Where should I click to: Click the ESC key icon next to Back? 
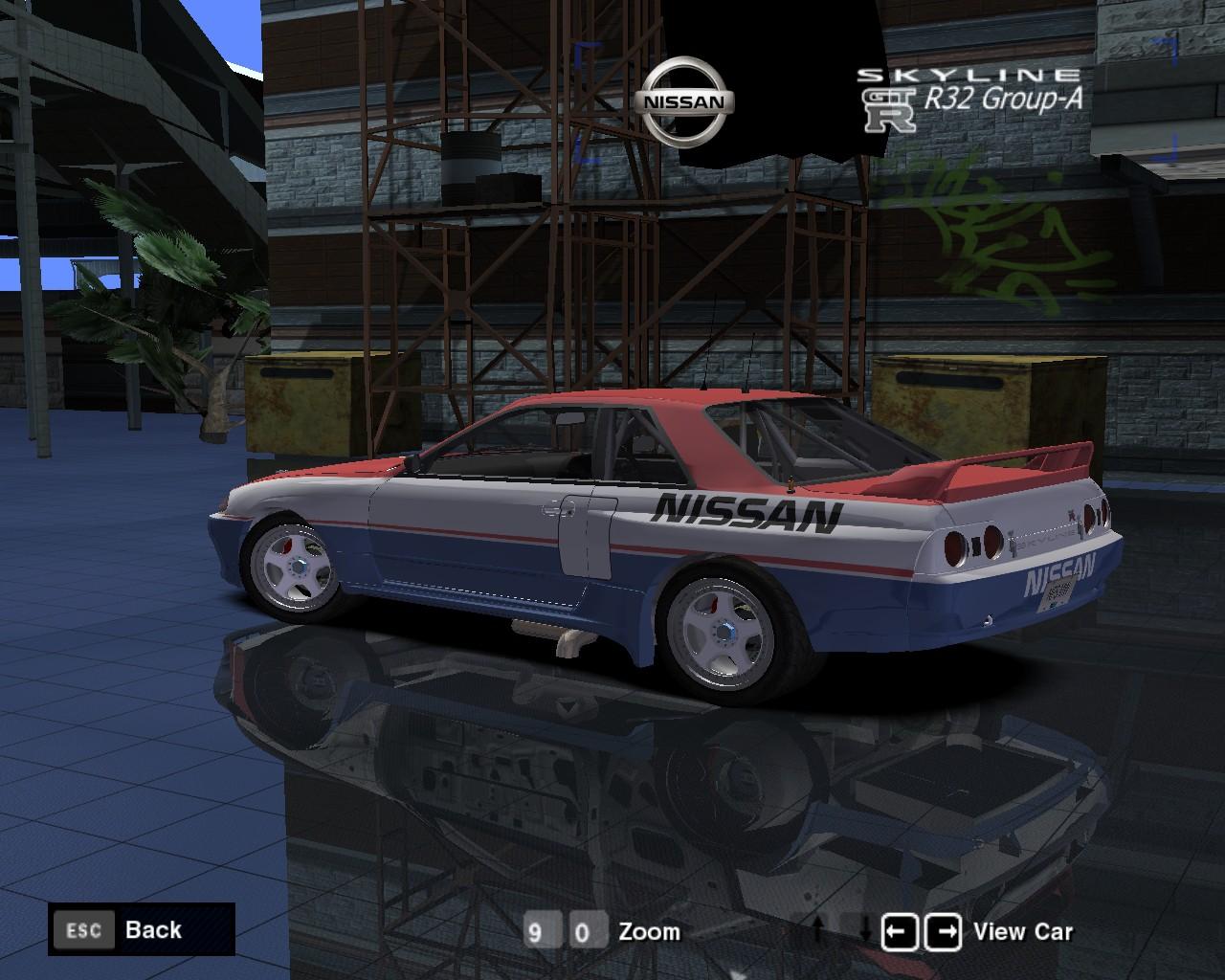click(84, 929)
